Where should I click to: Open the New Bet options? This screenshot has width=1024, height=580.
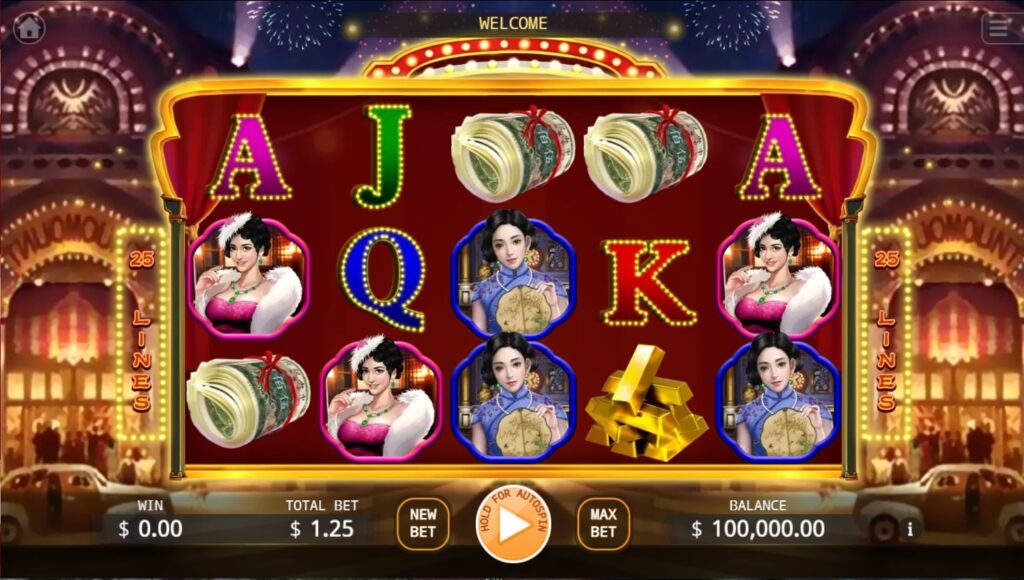423,524
